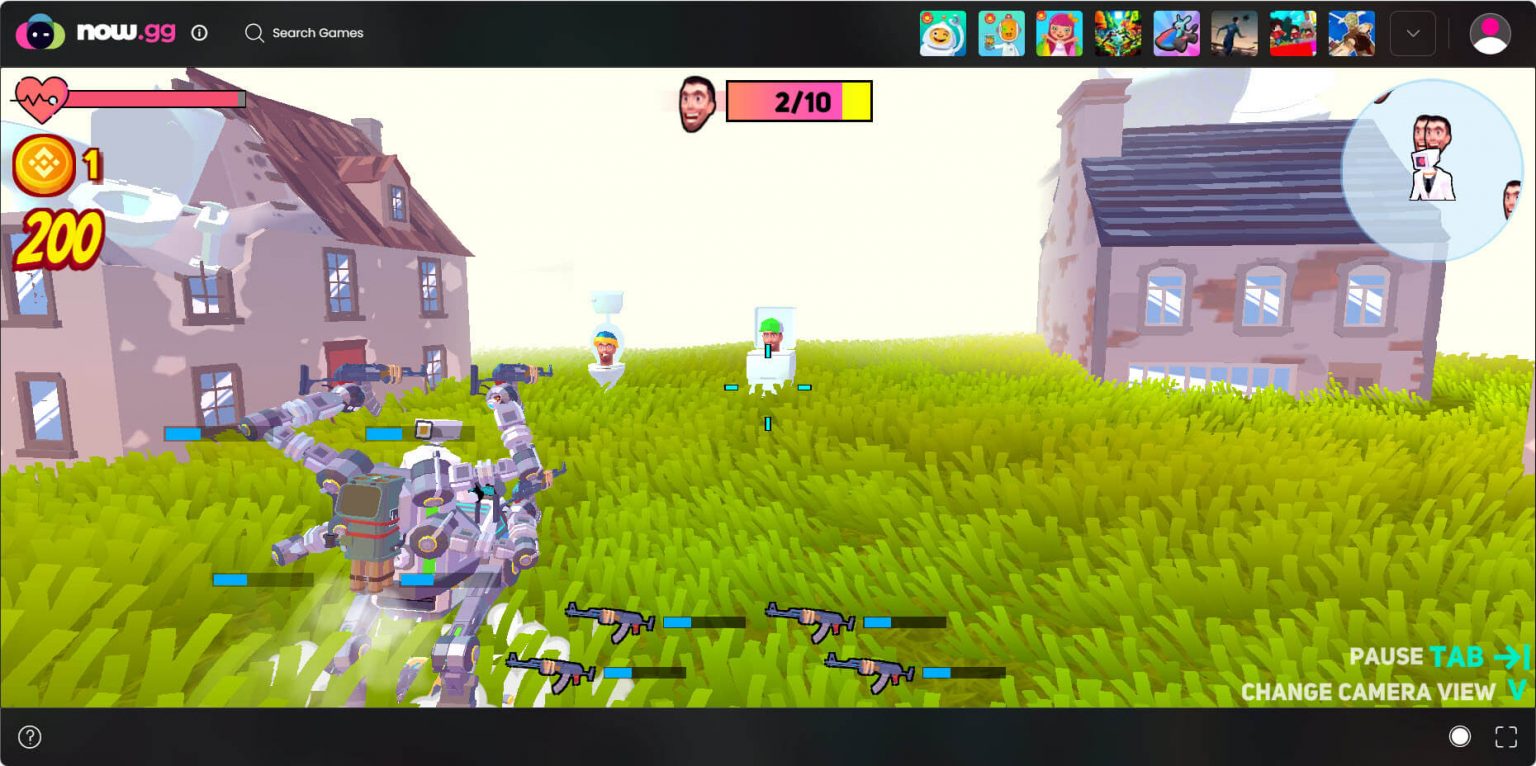Open the soccer player game thumbnail
Viewport: 1536px width, 766px height.
[1234, 33]
